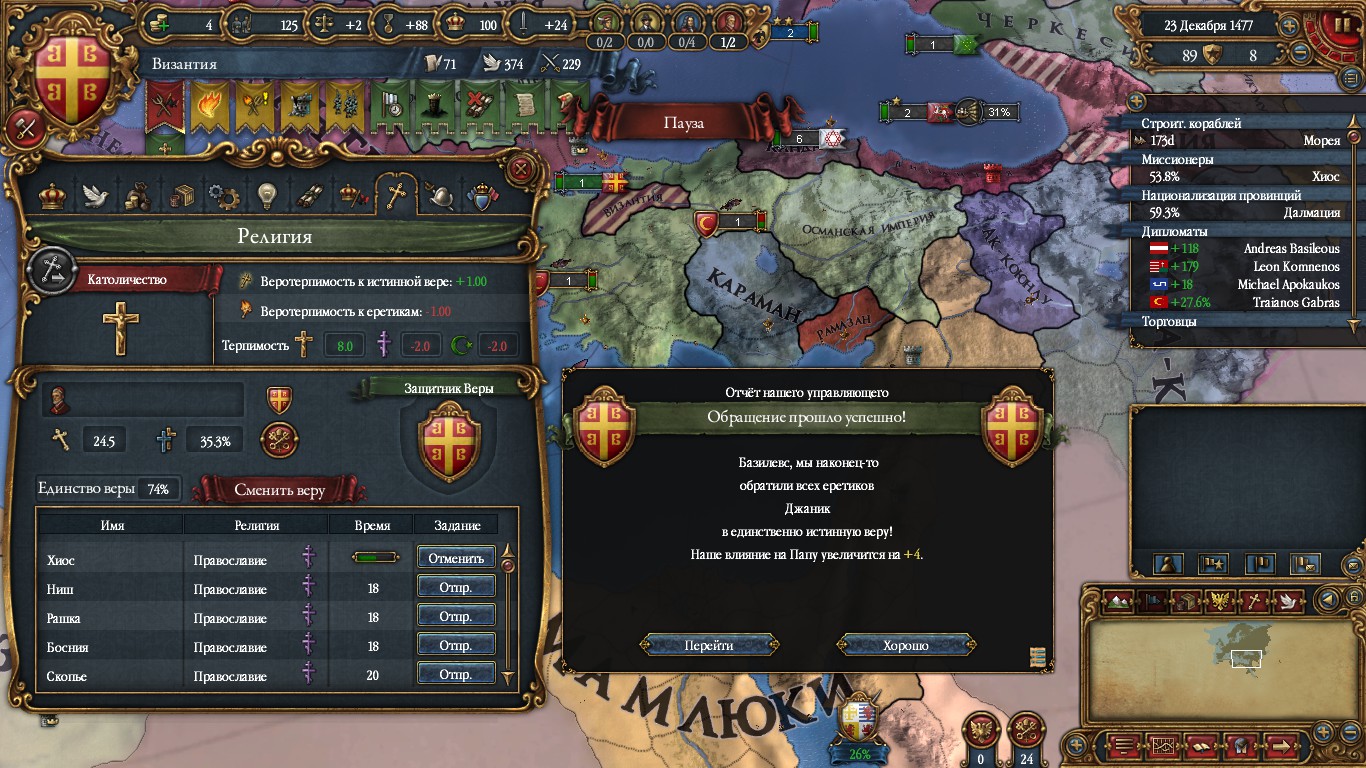Open the light bulb ideas tab
The height and width of the screenshot is (768, 1366).
coord(265,195)
